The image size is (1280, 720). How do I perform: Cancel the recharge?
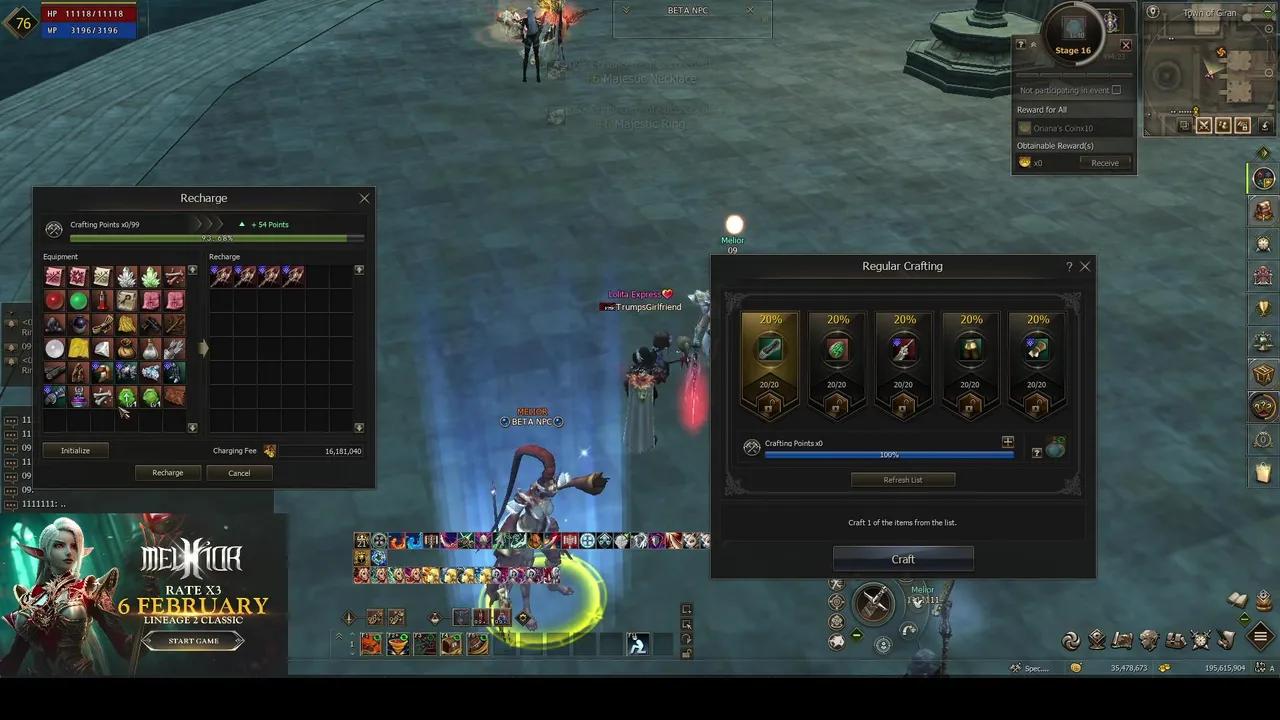[239, 473]
